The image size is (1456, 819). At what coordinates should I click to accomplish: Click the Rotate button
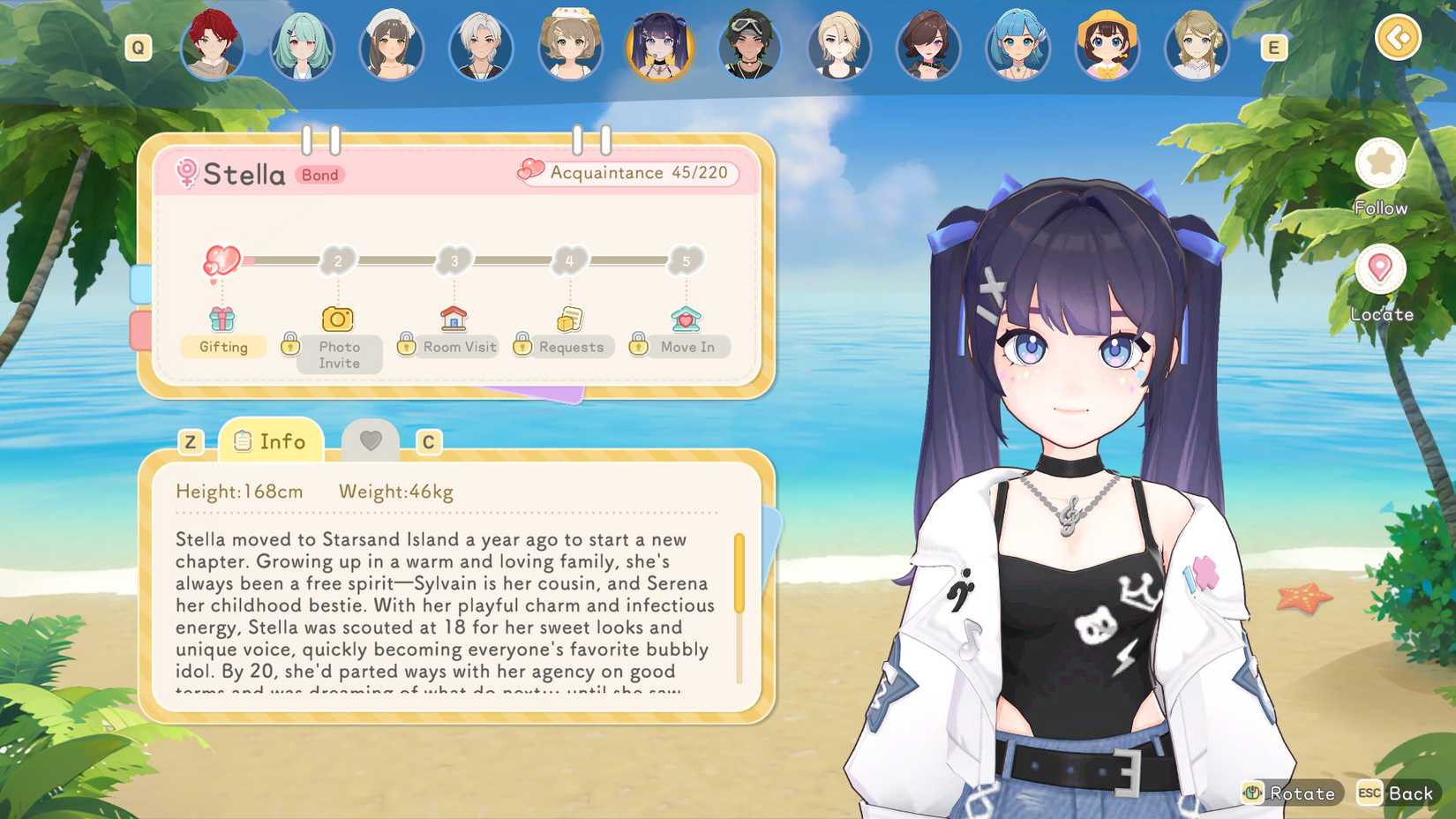pyautogui.click(x=1291, y=793)
